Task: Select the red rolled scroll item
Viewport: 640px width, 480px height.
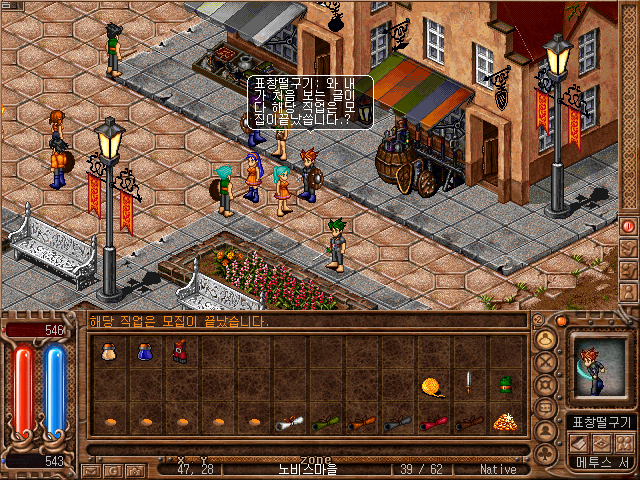Action: (431, 422)
